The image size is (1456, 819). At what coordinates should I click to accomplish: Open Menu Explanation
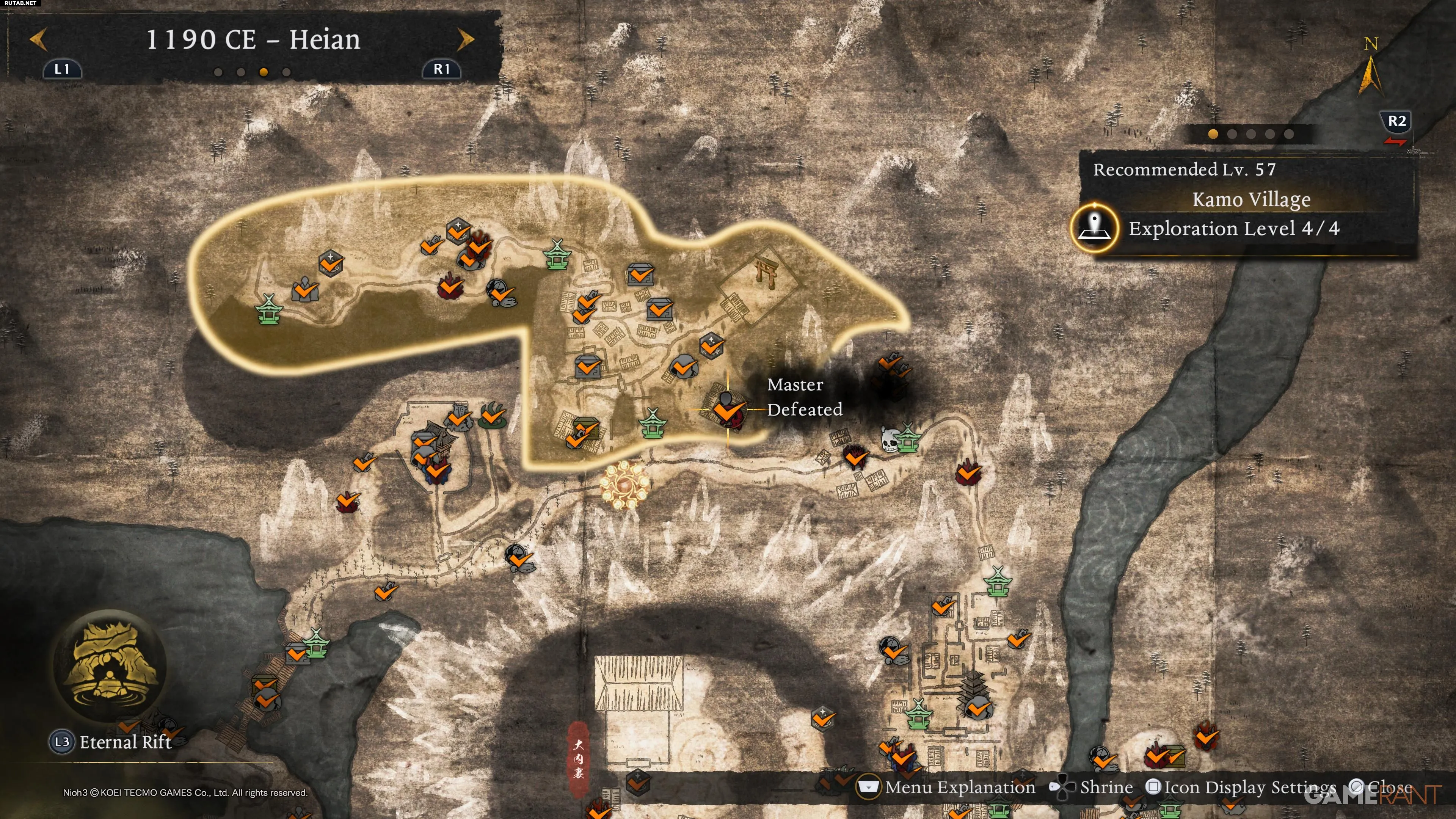point(960,787)
